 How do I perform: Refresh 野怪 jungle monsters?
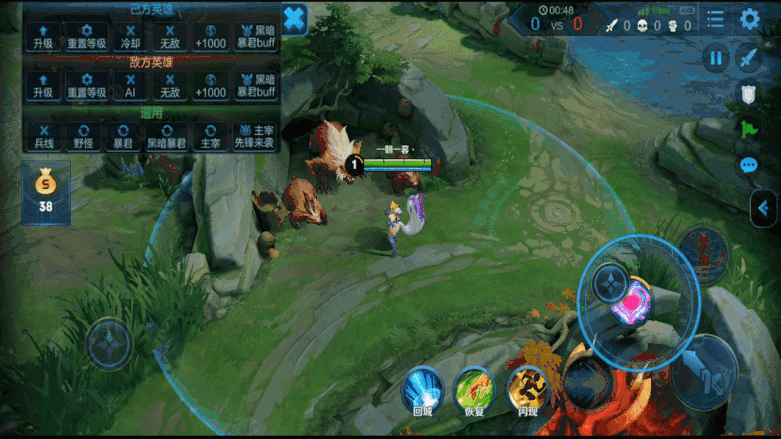(84, 136)
